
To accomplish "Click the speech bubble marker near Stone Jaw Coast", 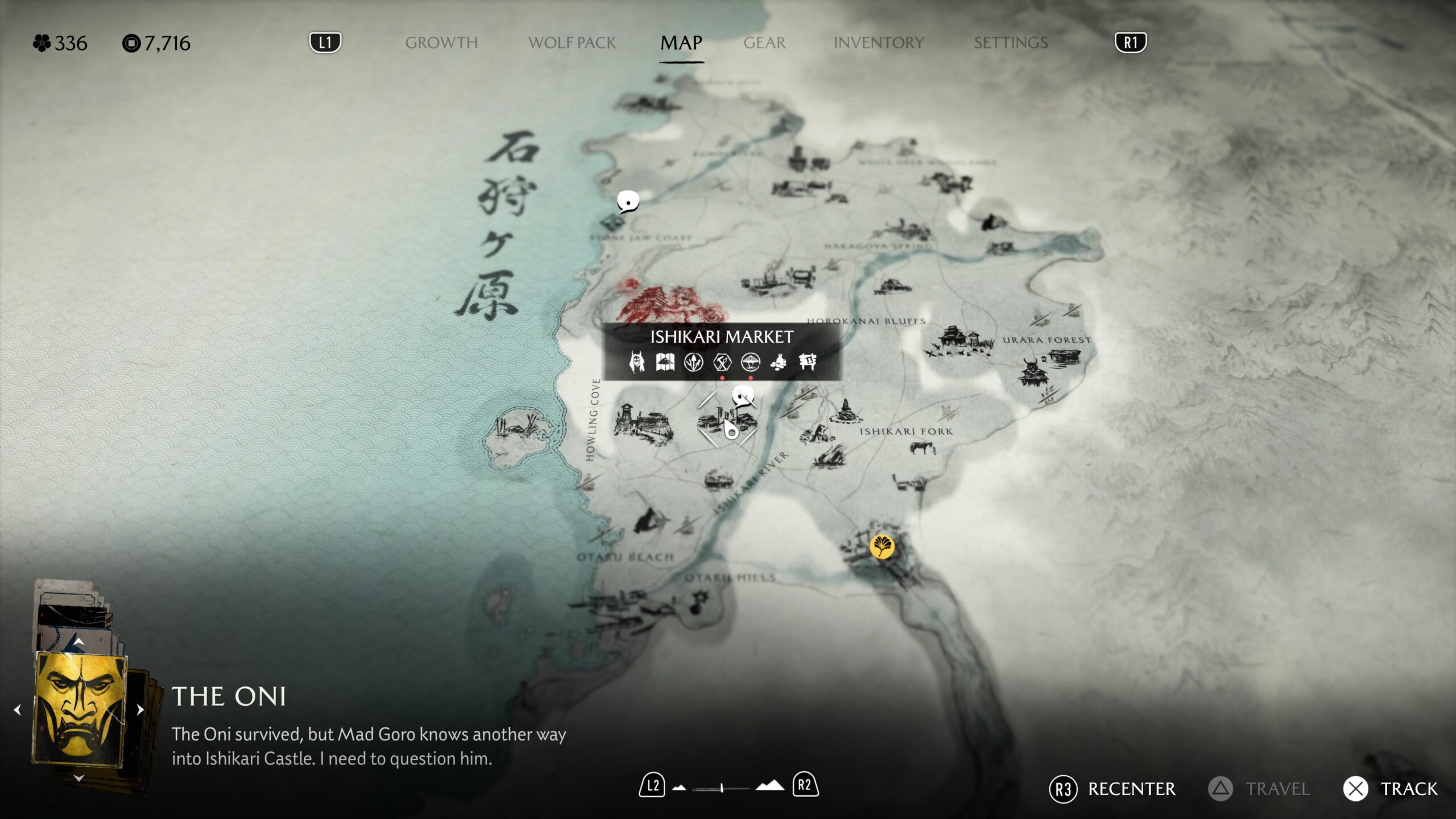I will 628,201.
